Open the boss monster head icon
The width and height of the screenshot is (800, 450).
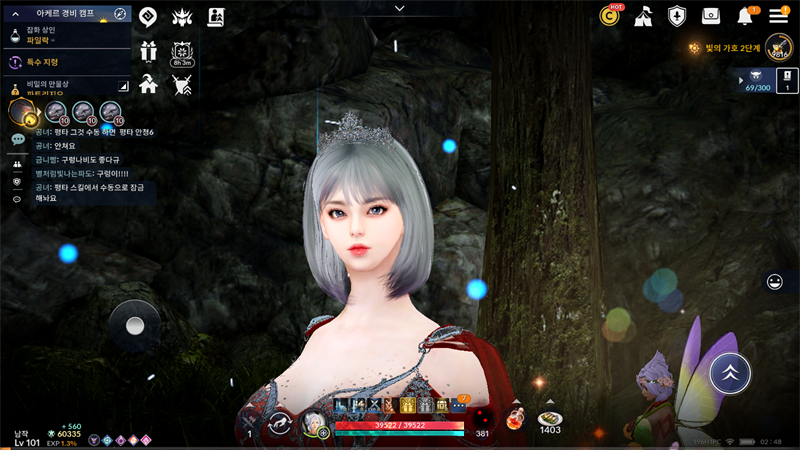click(181, 16)
